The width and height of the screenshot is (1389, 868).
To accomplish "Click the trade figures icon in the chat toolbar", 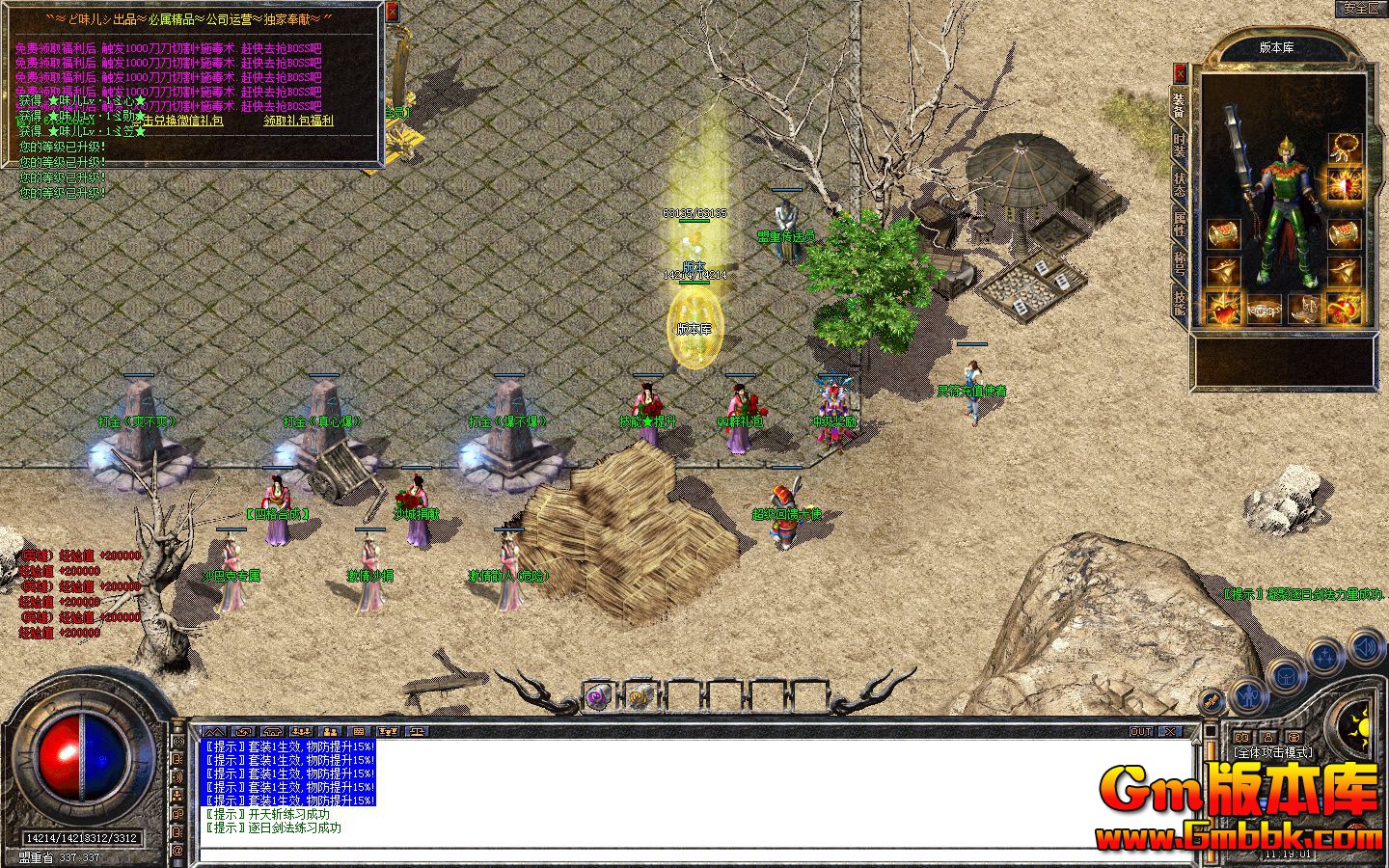I will (331, 731).
